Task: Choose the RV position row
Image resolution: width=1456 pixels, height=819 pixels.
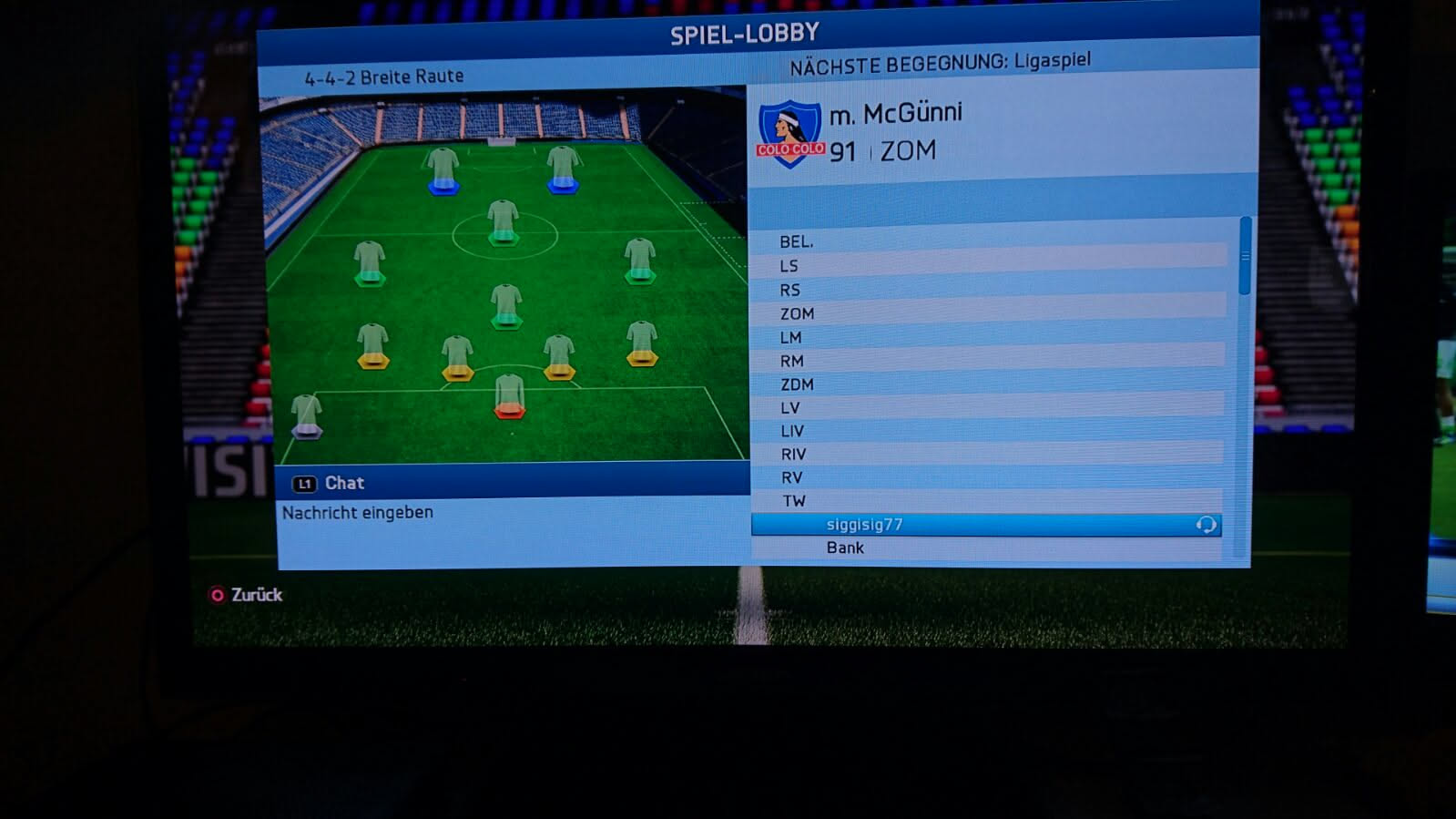Action: [988, 477]
